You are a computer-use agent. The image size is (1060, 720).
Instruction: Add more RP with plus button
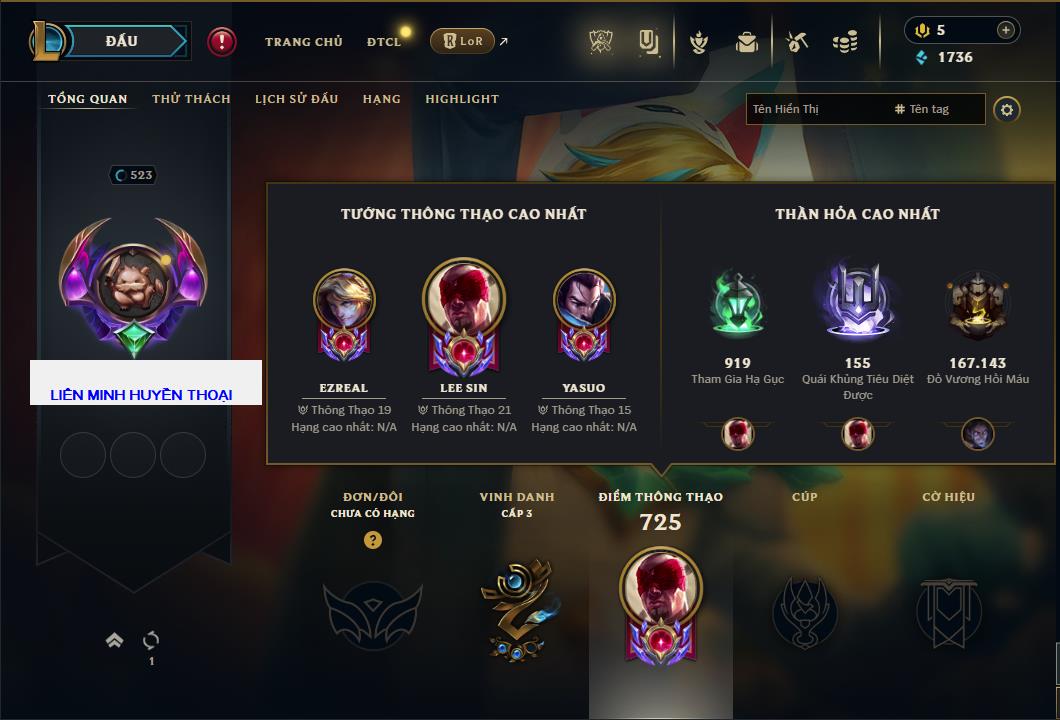click(1005, 30)
